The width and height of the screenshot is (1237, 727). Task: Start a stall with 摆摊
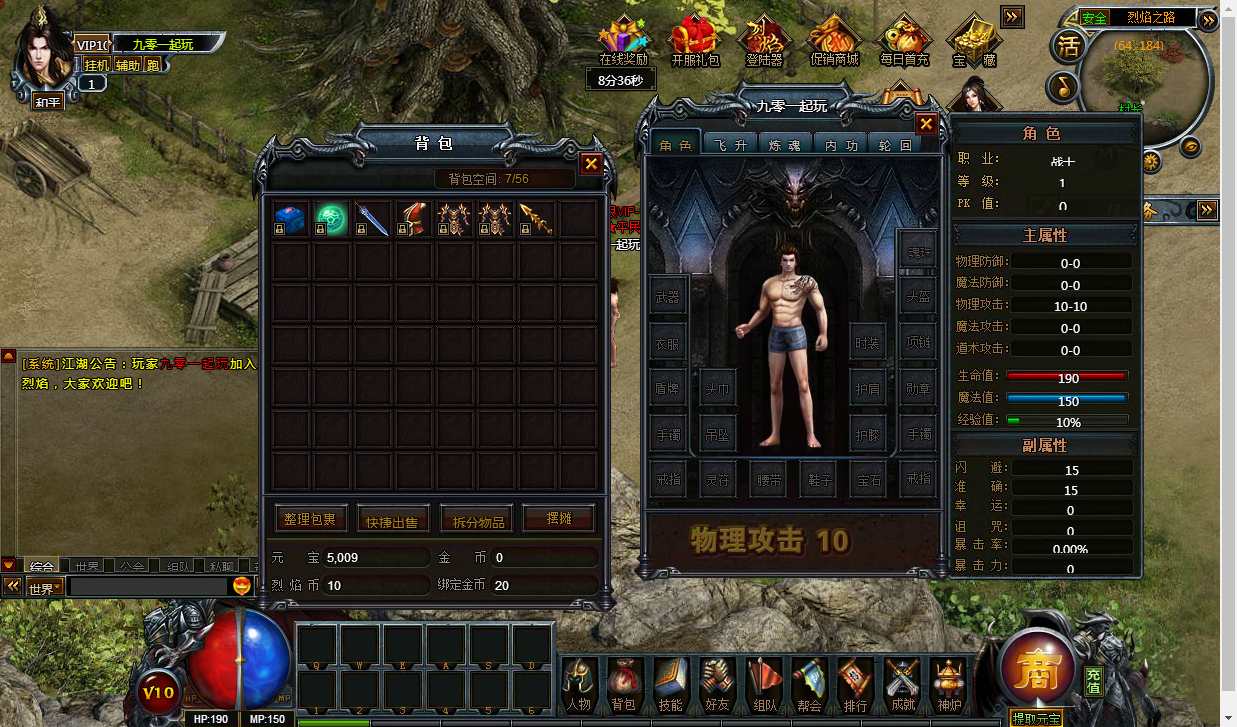[x=558, y=519]
